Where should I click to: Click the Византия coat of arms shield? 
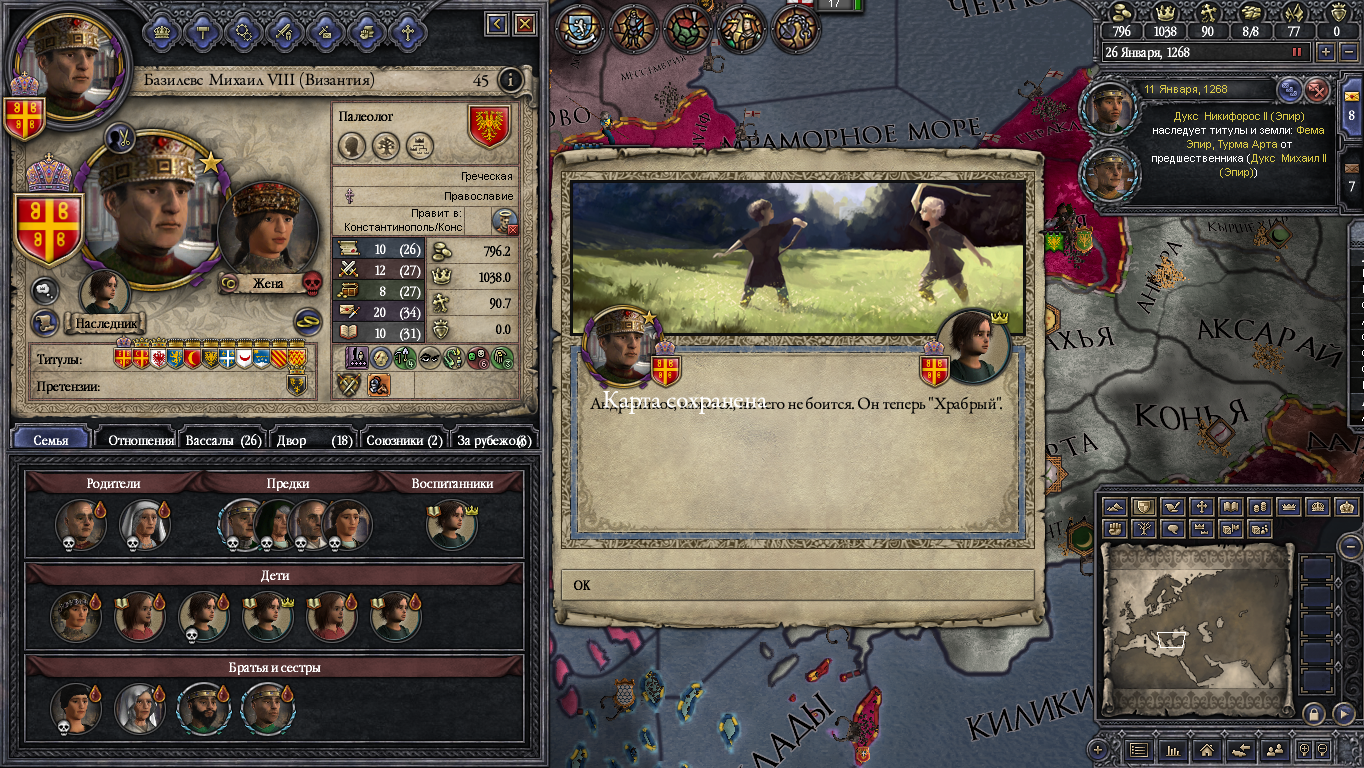point(44,224)
